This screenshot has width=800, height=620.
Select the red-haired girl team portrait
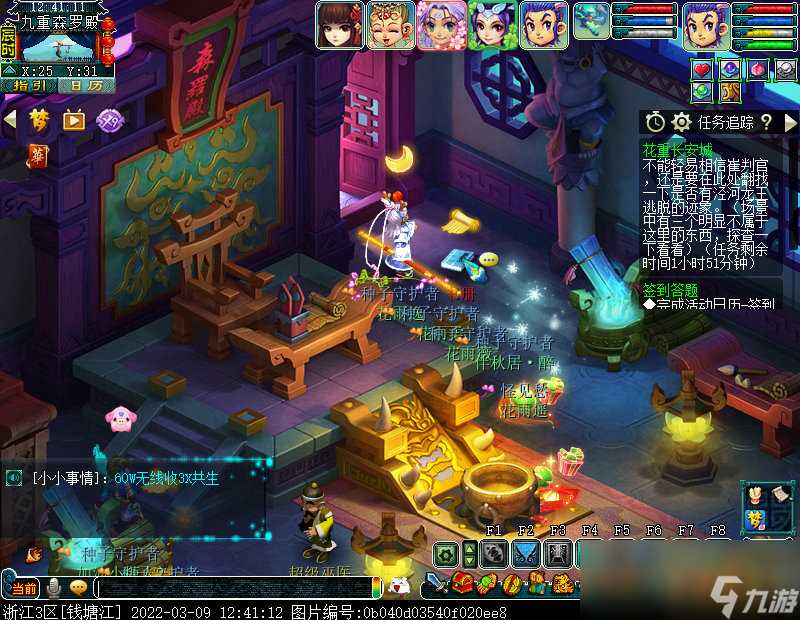[x=340, y=25]
